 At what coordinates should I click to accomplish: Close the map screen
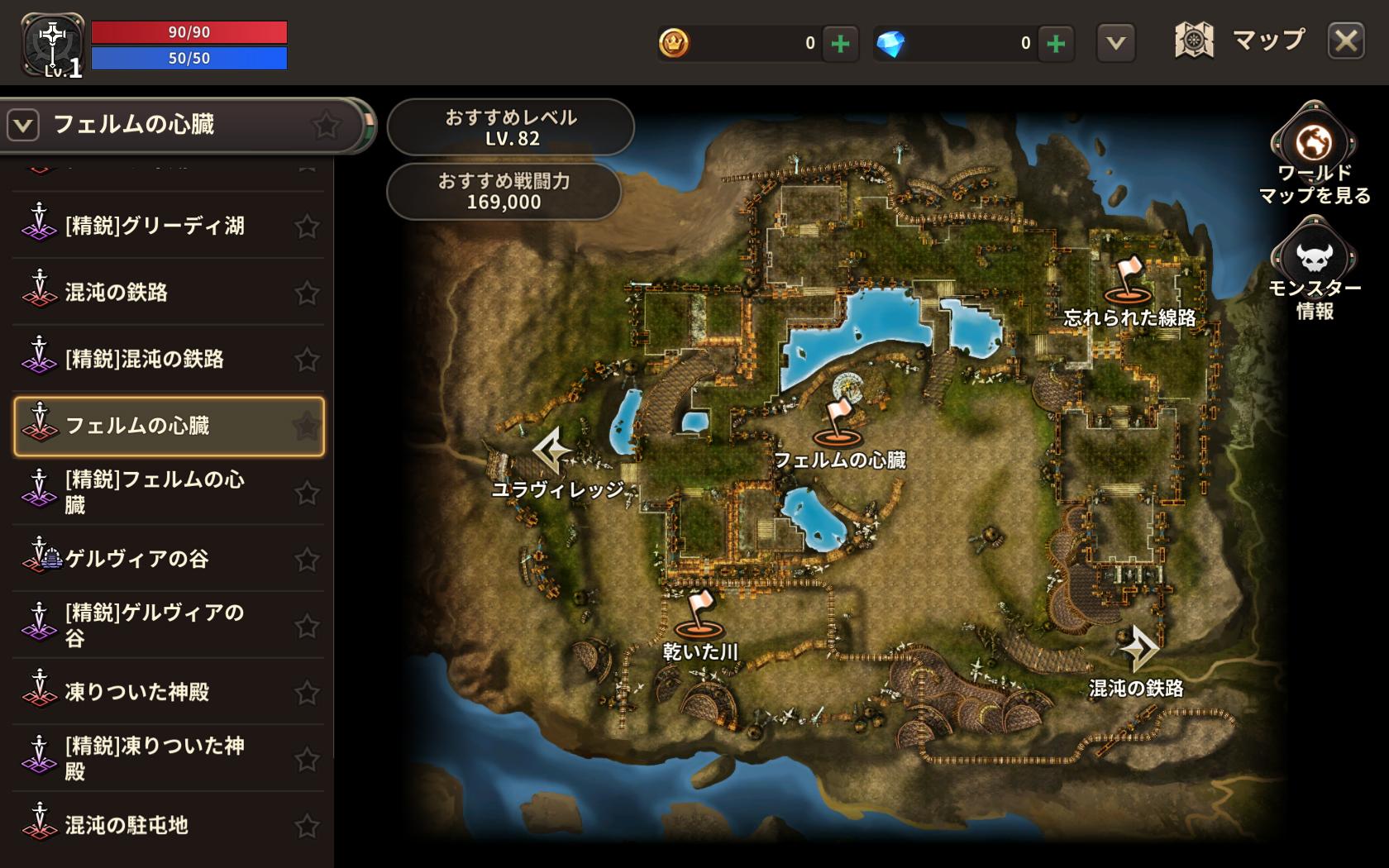(x=1345, y=41)
